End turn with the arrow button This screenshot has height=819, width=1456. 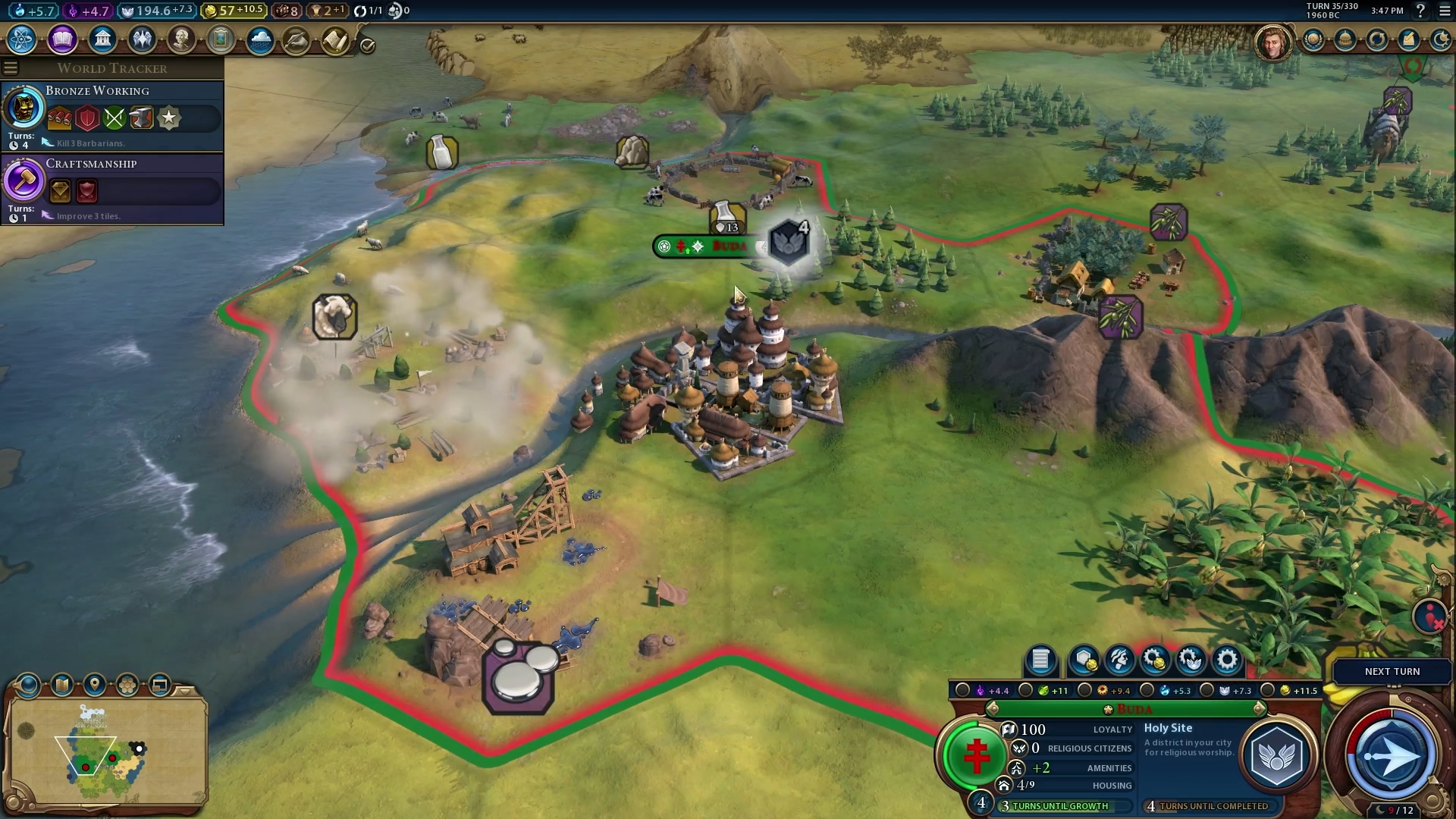pyautogui.click(x=1392, y=756)
